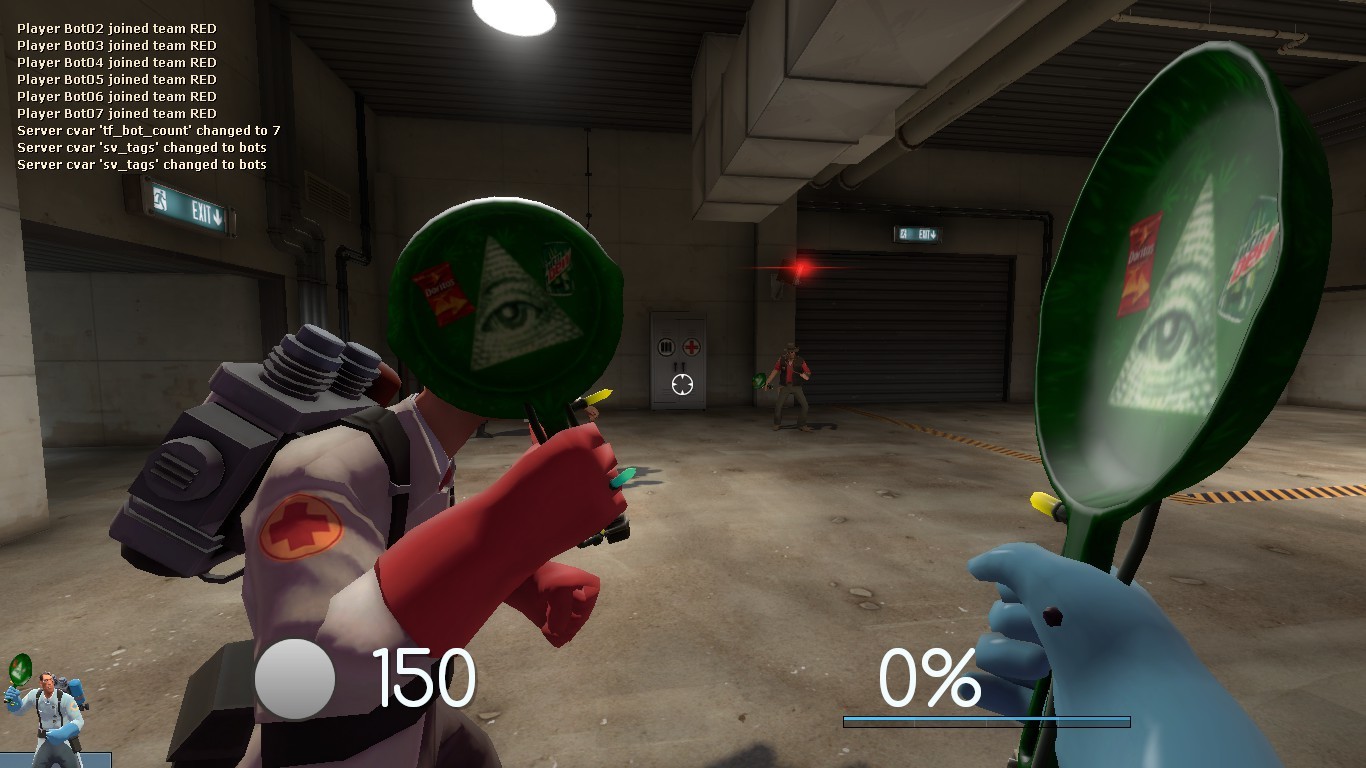Click the crosshair in screen center

click(x=683, y=384)
